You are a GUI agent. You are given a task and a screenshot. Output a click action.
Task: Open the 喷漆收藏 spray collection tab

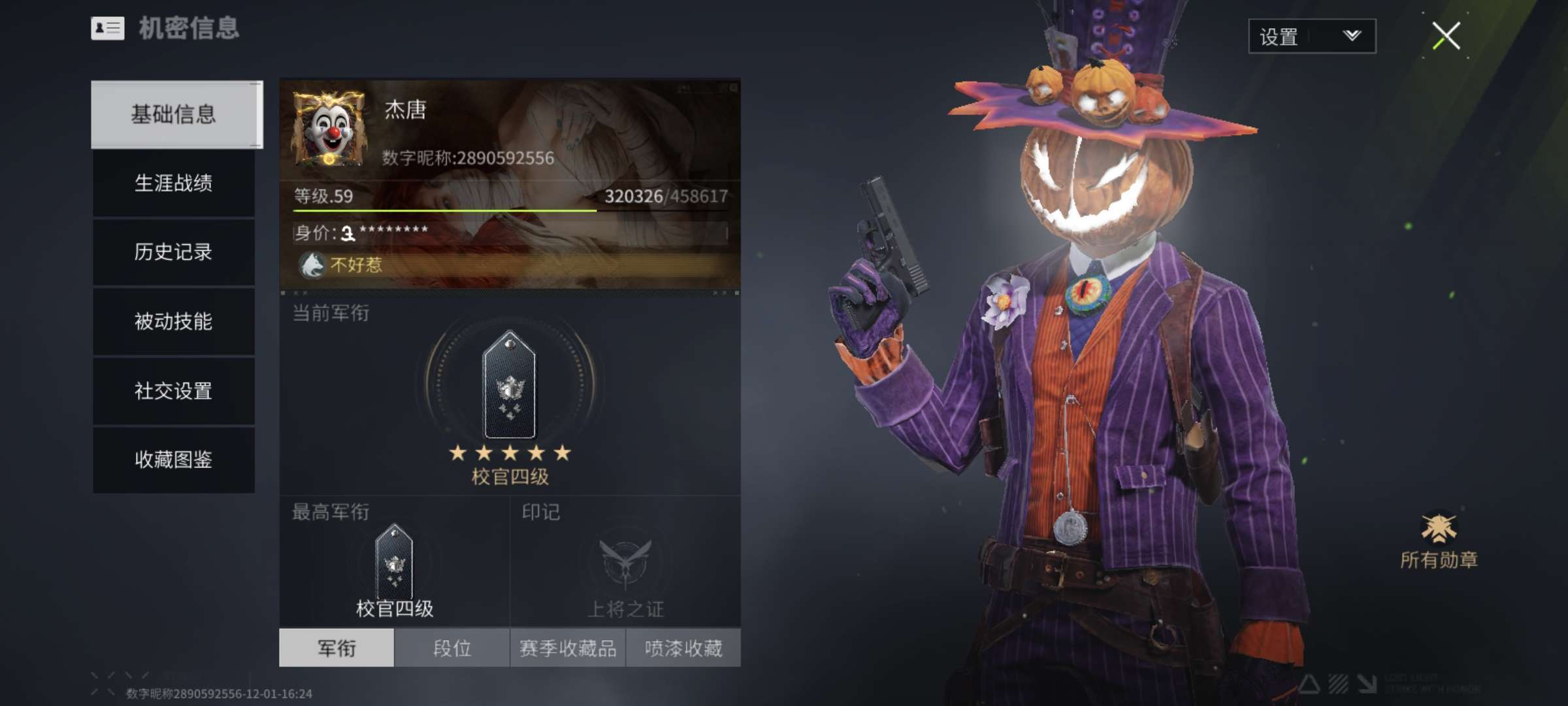tap(683, 648)
